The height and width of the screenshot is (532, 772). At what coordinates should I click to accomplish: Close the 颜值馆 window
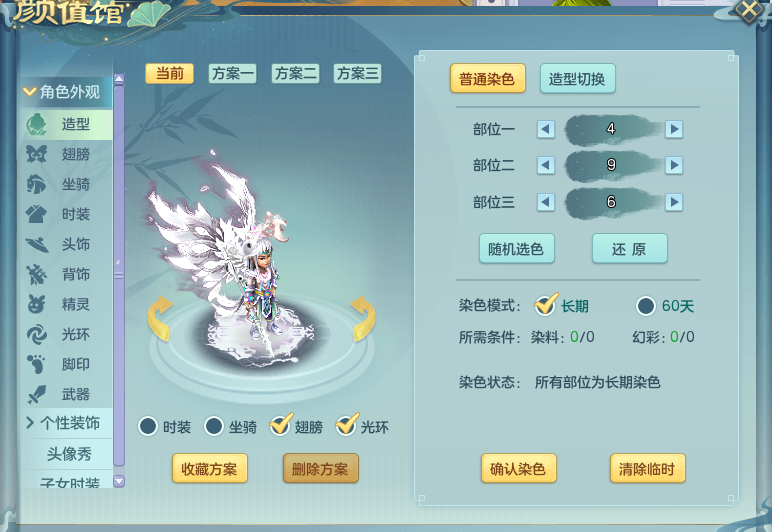point(748,11)
